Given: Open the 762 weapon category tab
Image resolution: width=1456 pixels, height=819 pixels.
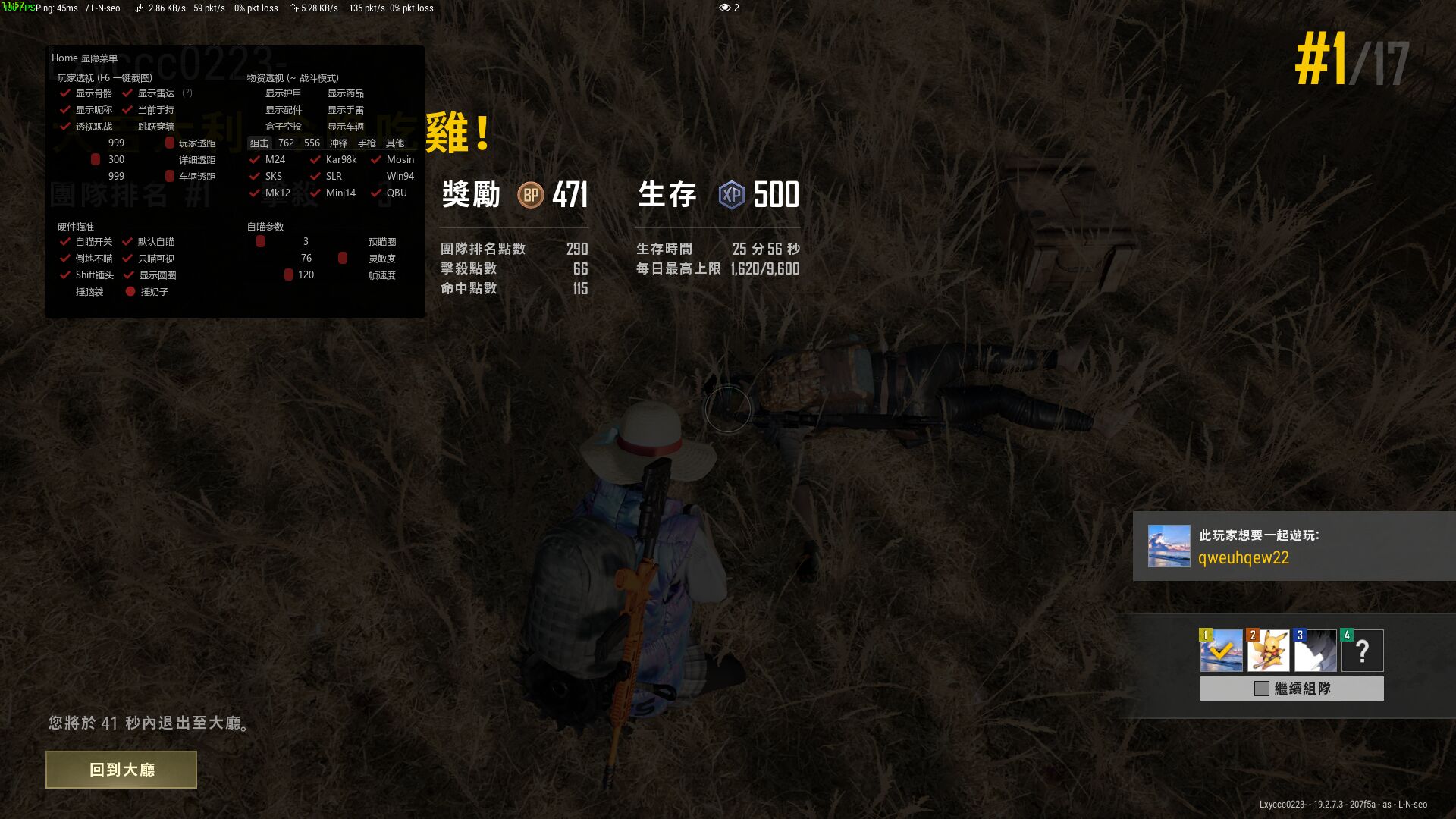Looking at the screenshot, I should [286, 143].
